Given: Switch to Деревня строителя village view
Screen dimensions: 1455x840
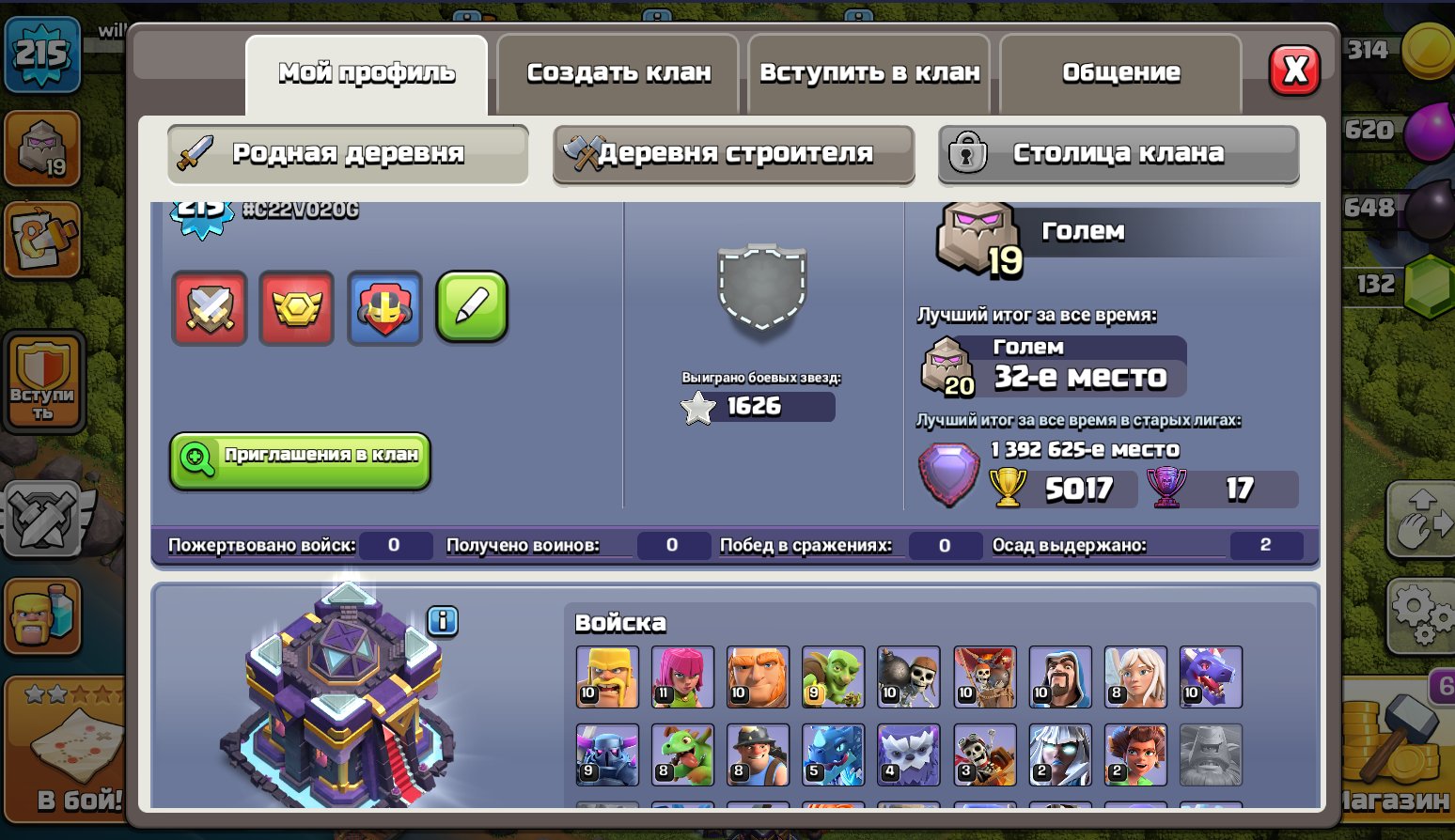Looking at the screenshot, I should pyautogui.click(x=733, y=153).
